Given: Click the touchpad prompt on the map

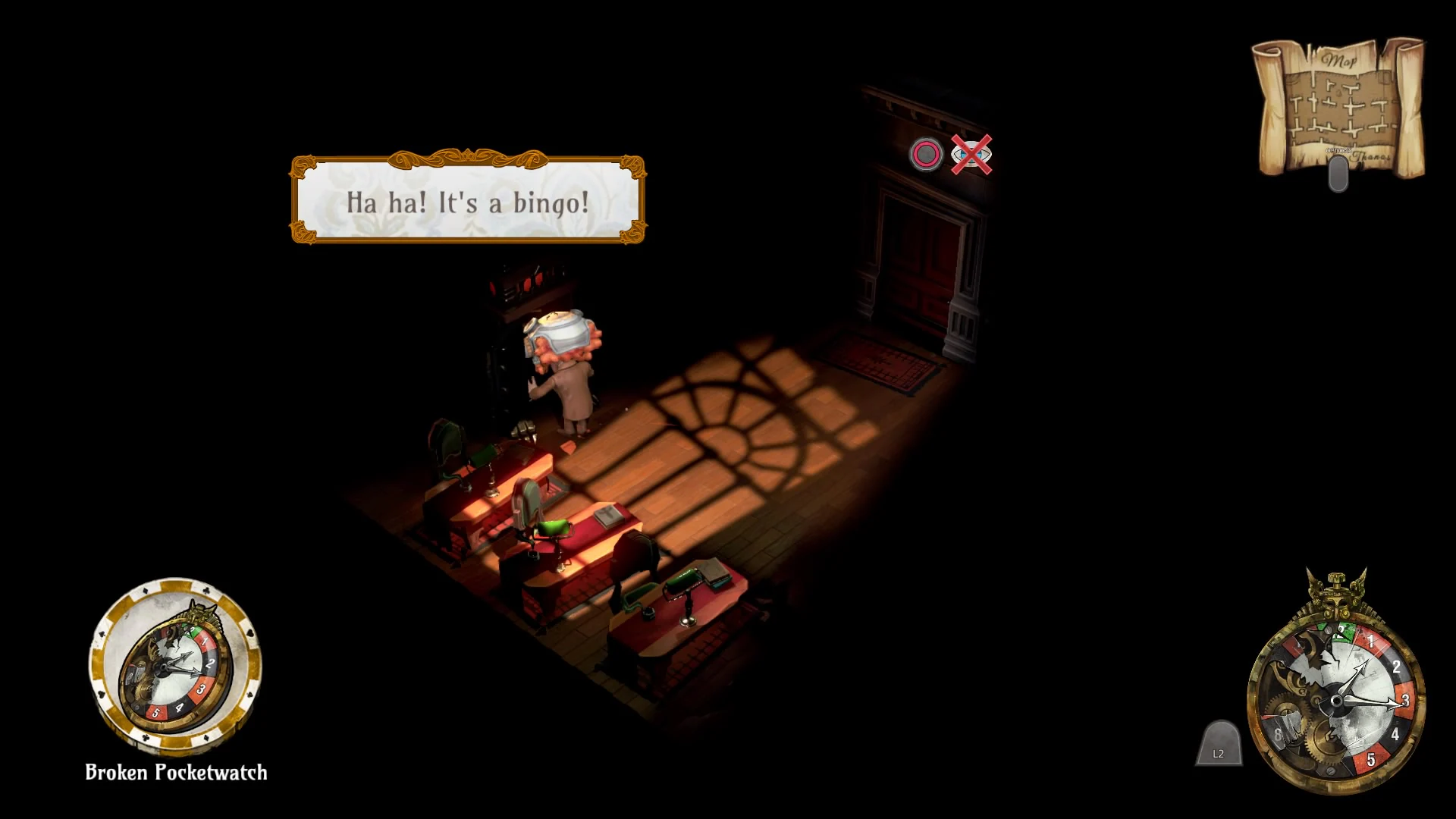Looking at the screenshot, I should [x=1339, y=173].
